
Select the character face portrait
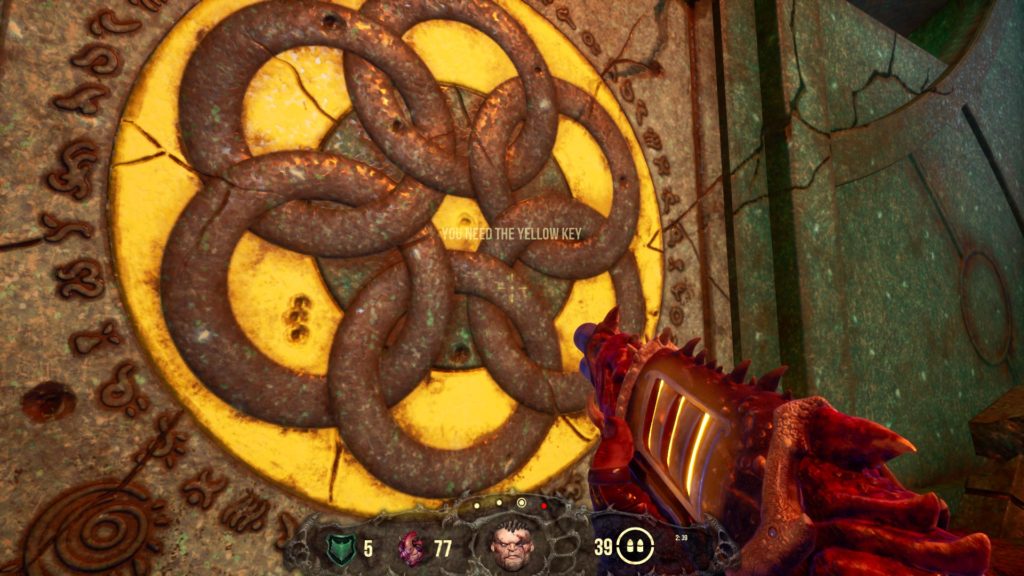point(511,545)
